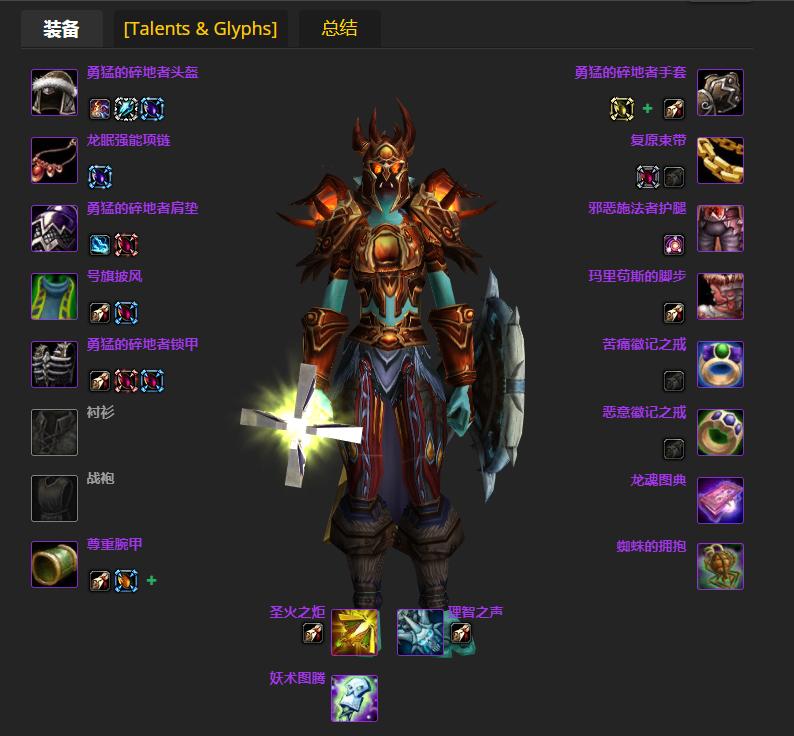Inspect the 复原束带 belt icon
This screenshot has width=794, height=736.
point(720,160)
